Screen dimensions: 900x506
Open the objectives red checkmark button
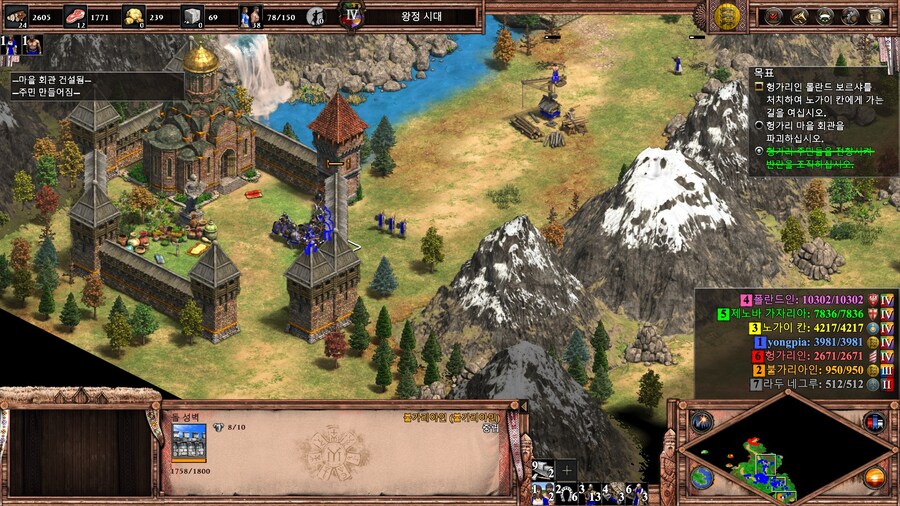click(x=773, y=16)
